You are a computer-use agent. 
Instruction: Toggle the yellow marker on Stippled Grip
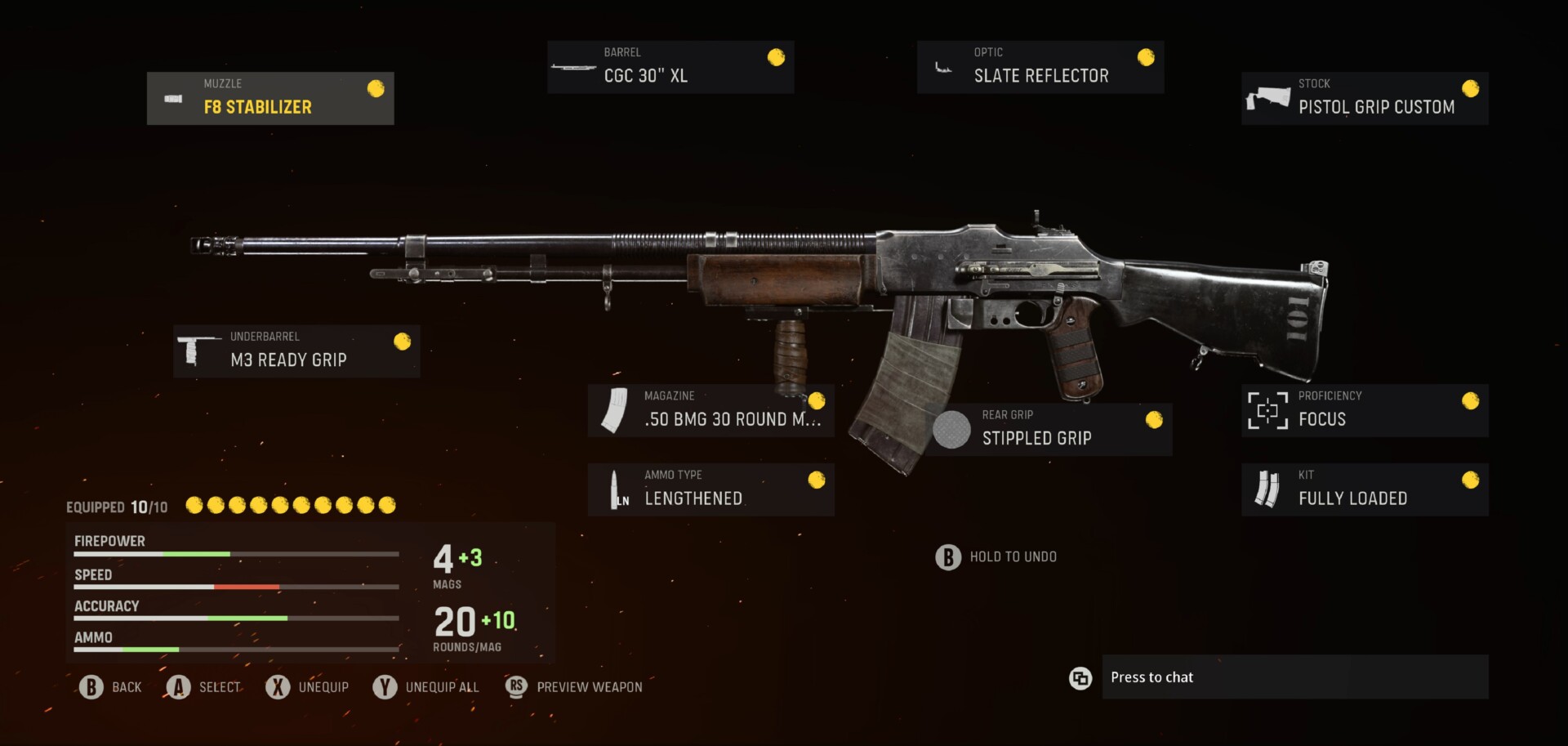pos(1152,420)
